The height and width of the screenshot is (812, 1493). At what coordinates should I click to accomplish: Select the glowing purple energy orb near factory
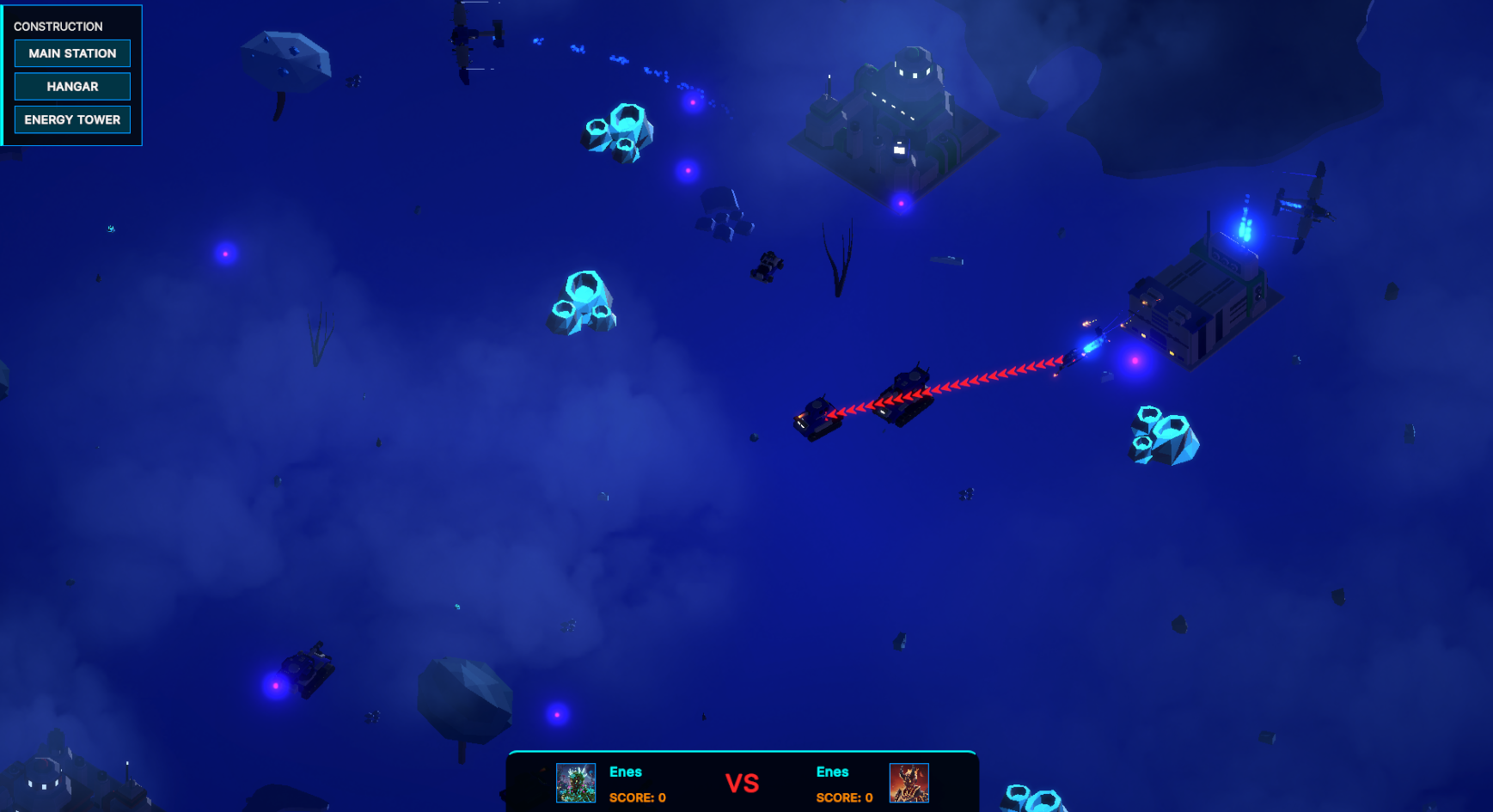1135,361
